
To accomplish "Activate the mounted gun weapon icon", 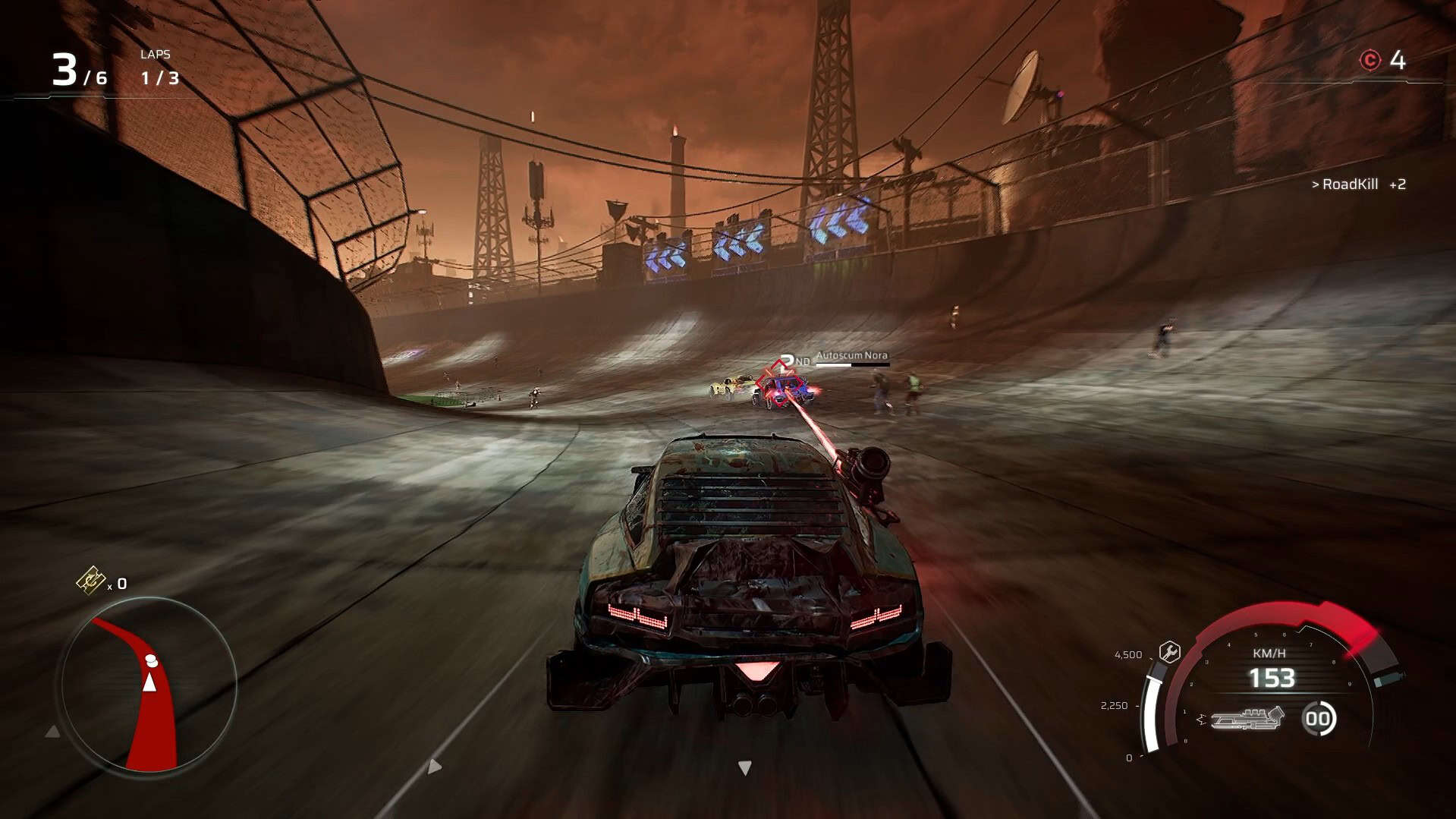I will 1247,718.
